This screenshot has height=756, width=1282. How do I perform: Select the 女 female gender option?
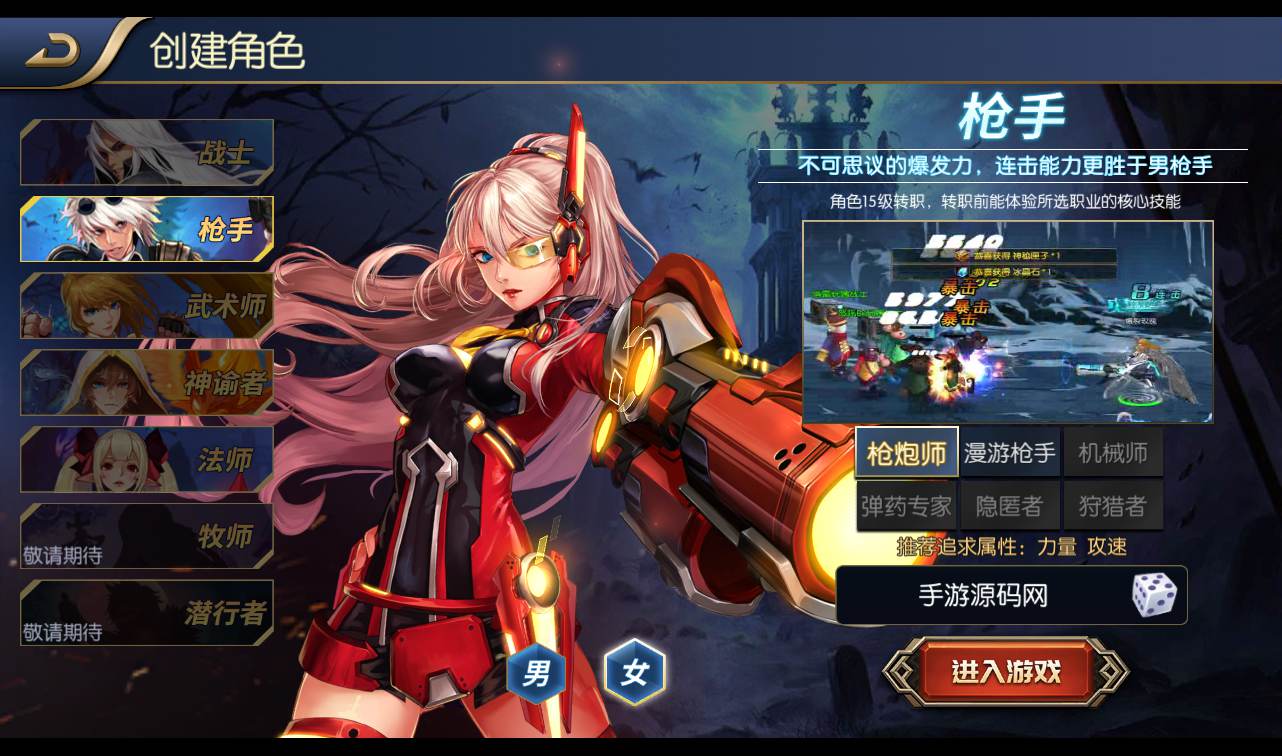(637, 672)
